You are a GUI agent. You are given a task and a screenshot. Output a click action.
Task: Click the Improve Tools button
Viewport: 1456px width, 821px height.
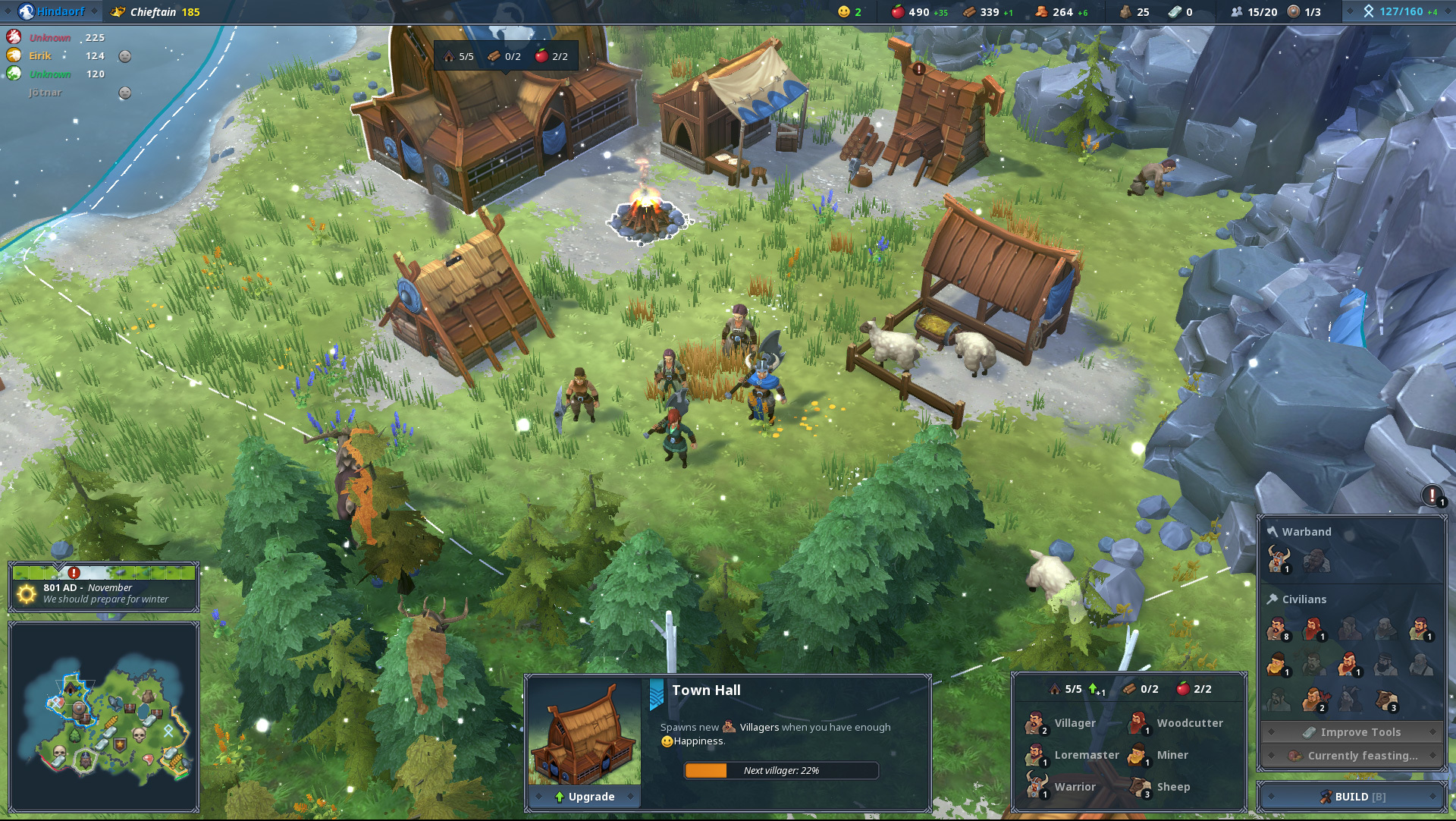click(x=1352, y=732)
